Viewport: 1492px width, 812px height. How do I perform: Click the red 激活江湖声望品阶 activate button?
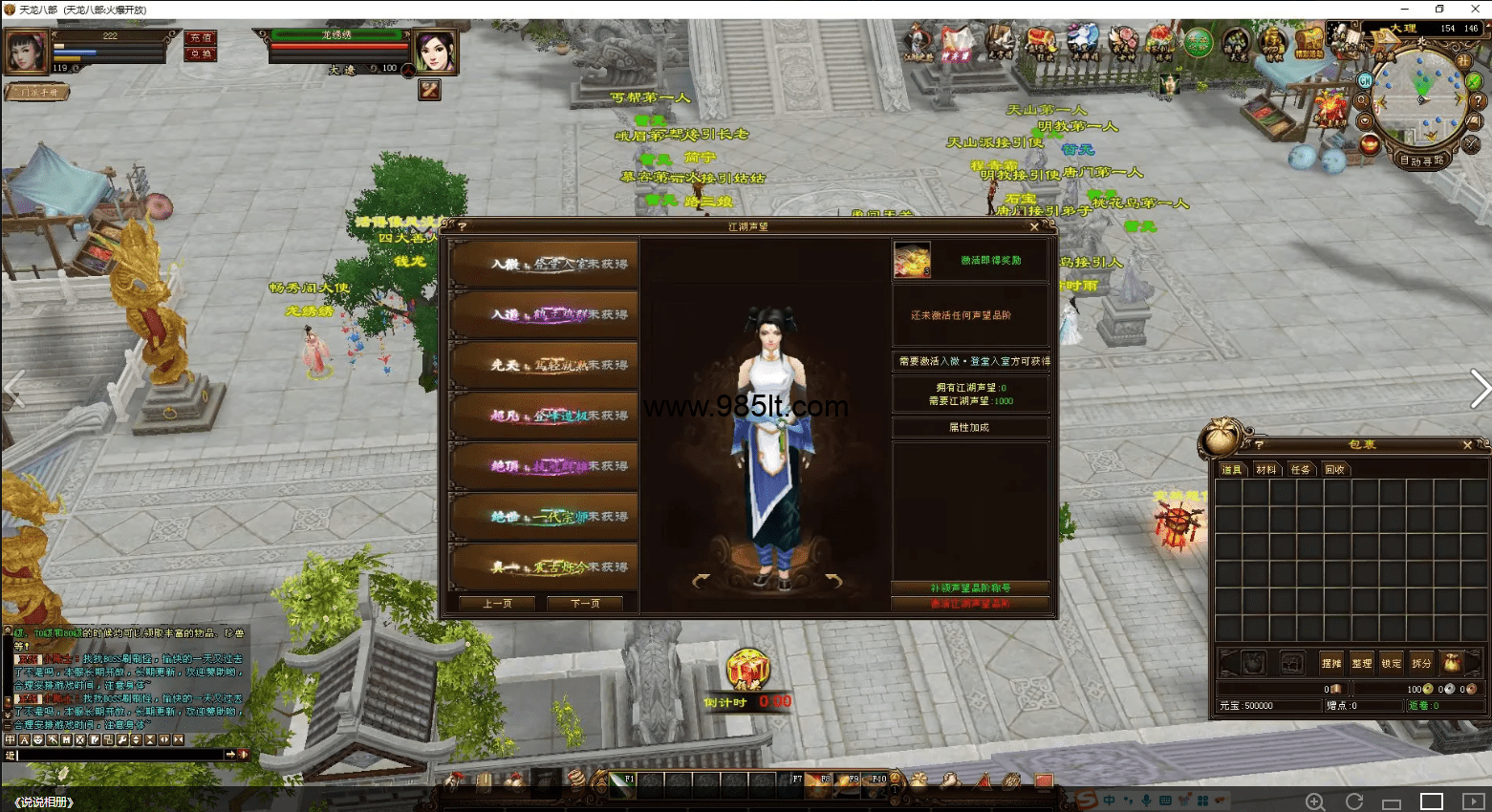(x=970, y=604)
